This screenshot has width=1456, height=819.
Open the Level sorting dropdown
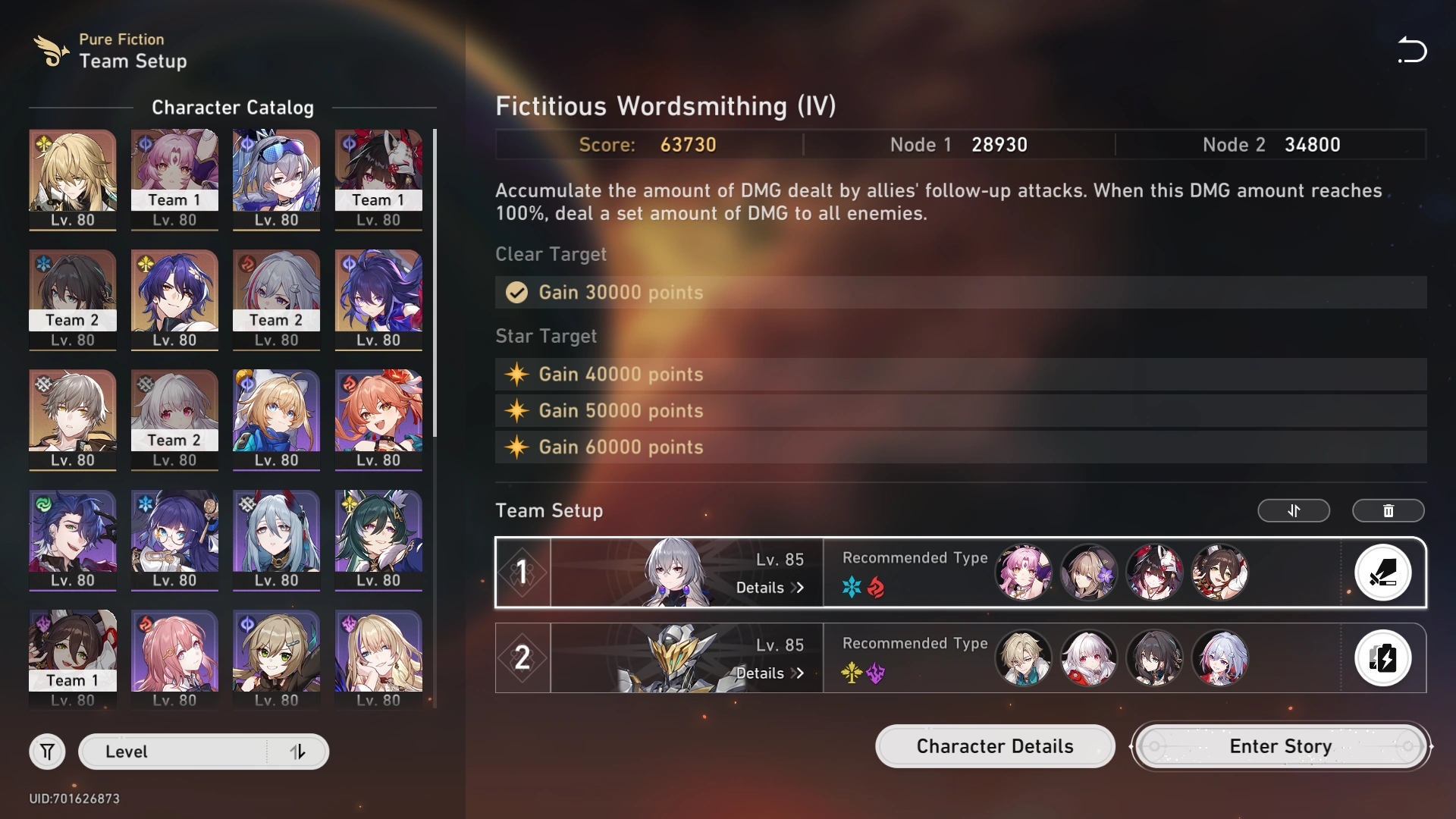174,752
